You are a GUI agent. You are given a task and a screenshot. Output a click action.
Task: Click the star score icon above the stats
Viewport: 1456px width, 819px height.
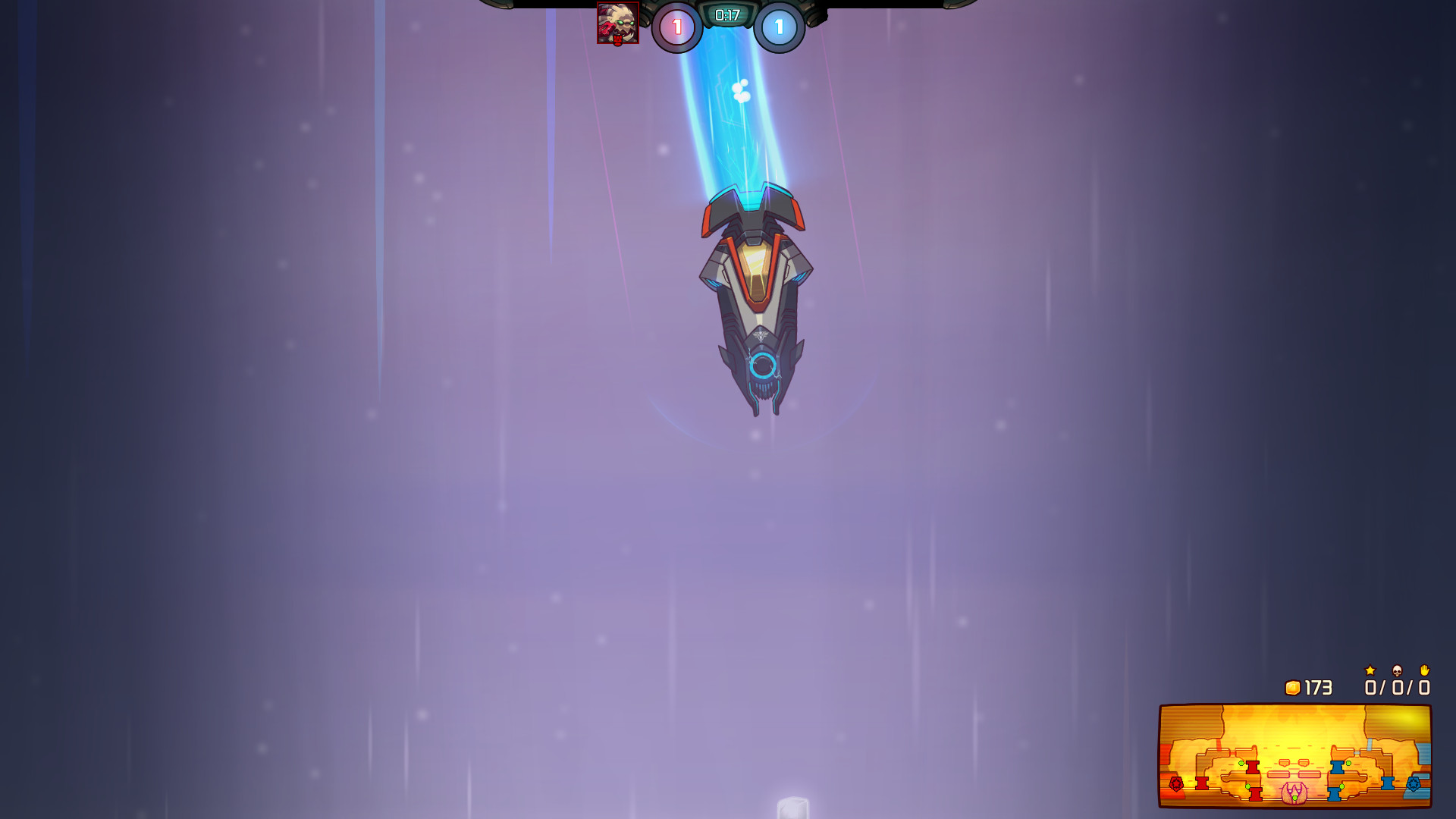[1370, 671]
